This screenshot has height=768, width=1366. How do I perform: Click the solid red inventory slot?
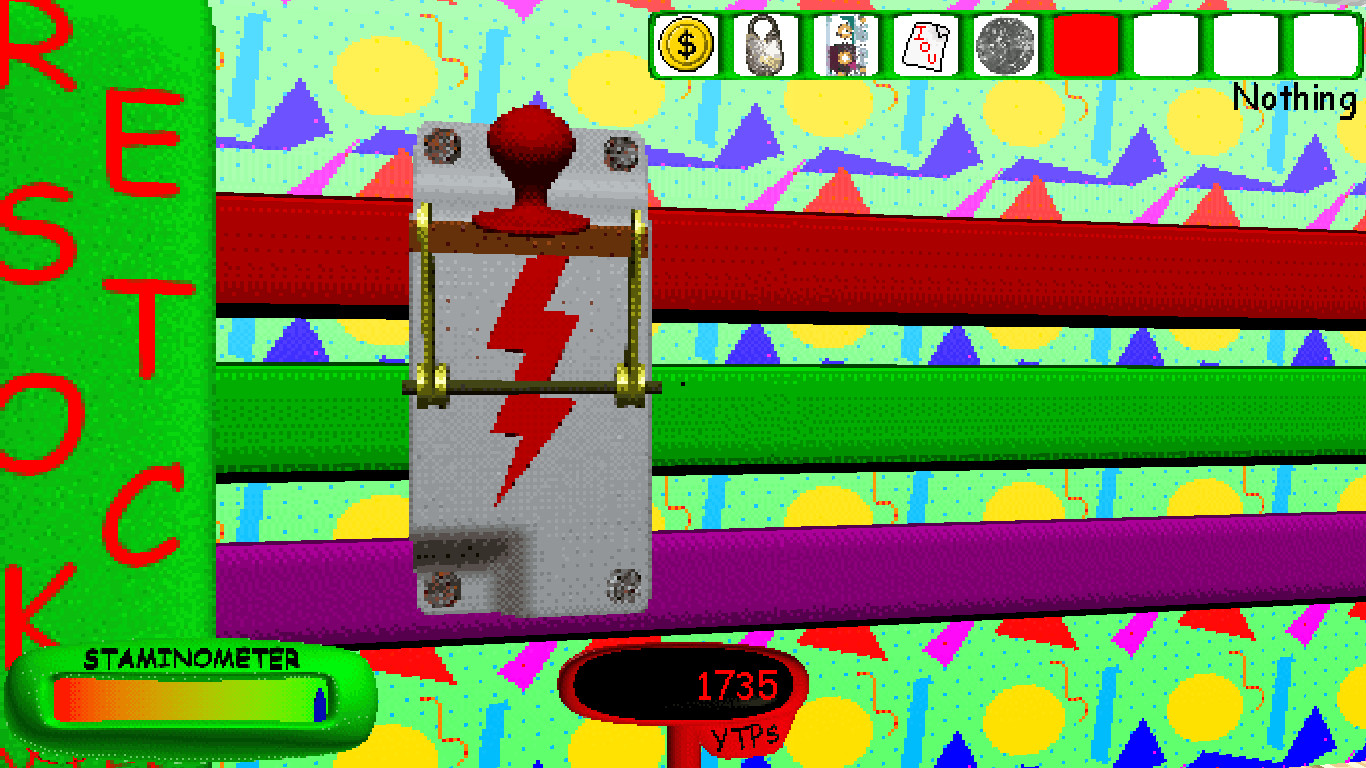1084,45
